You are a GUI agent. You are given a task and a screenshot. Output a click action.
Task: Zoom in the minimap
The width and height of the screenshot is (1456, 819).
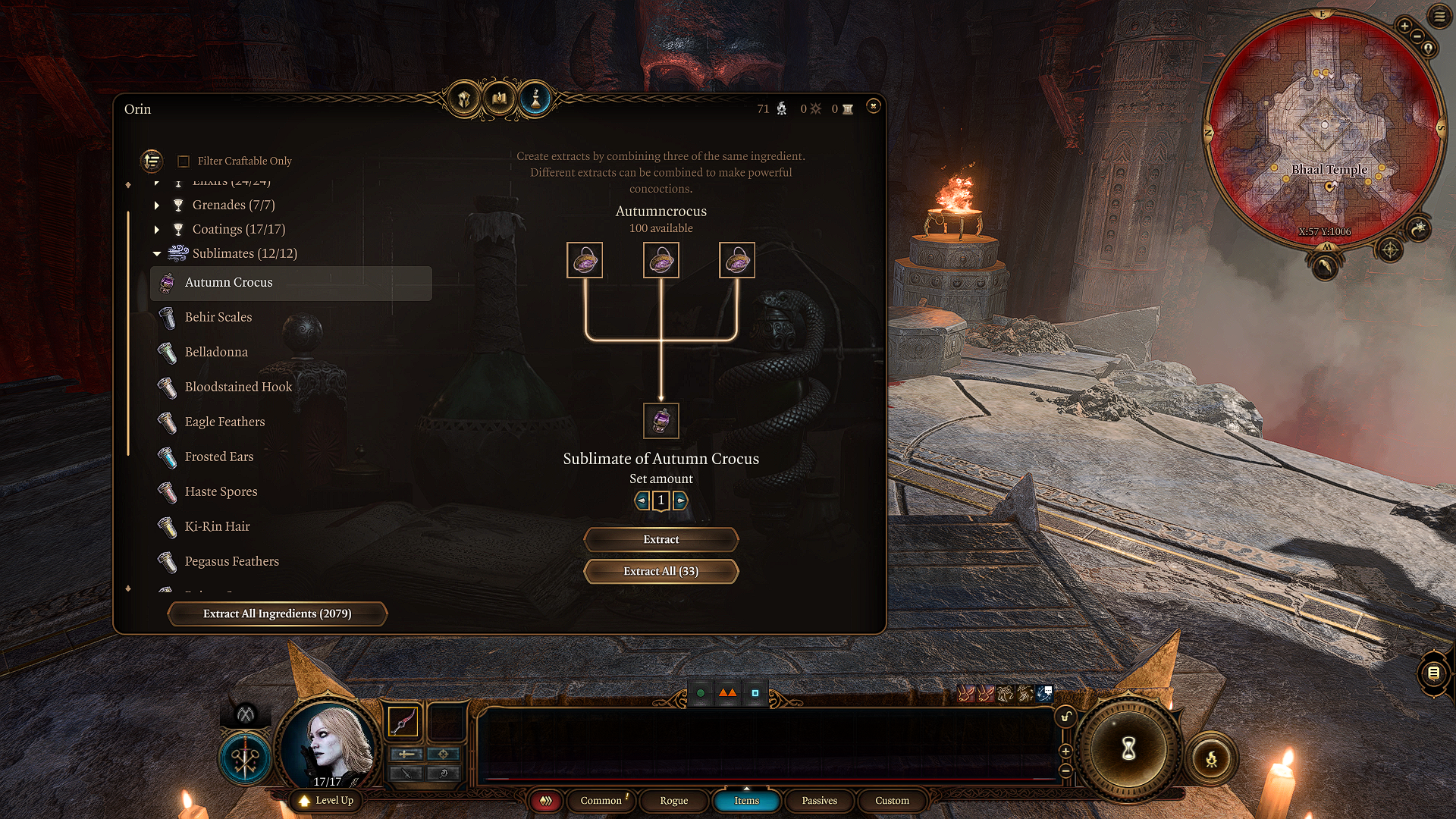coord(1404,27)
